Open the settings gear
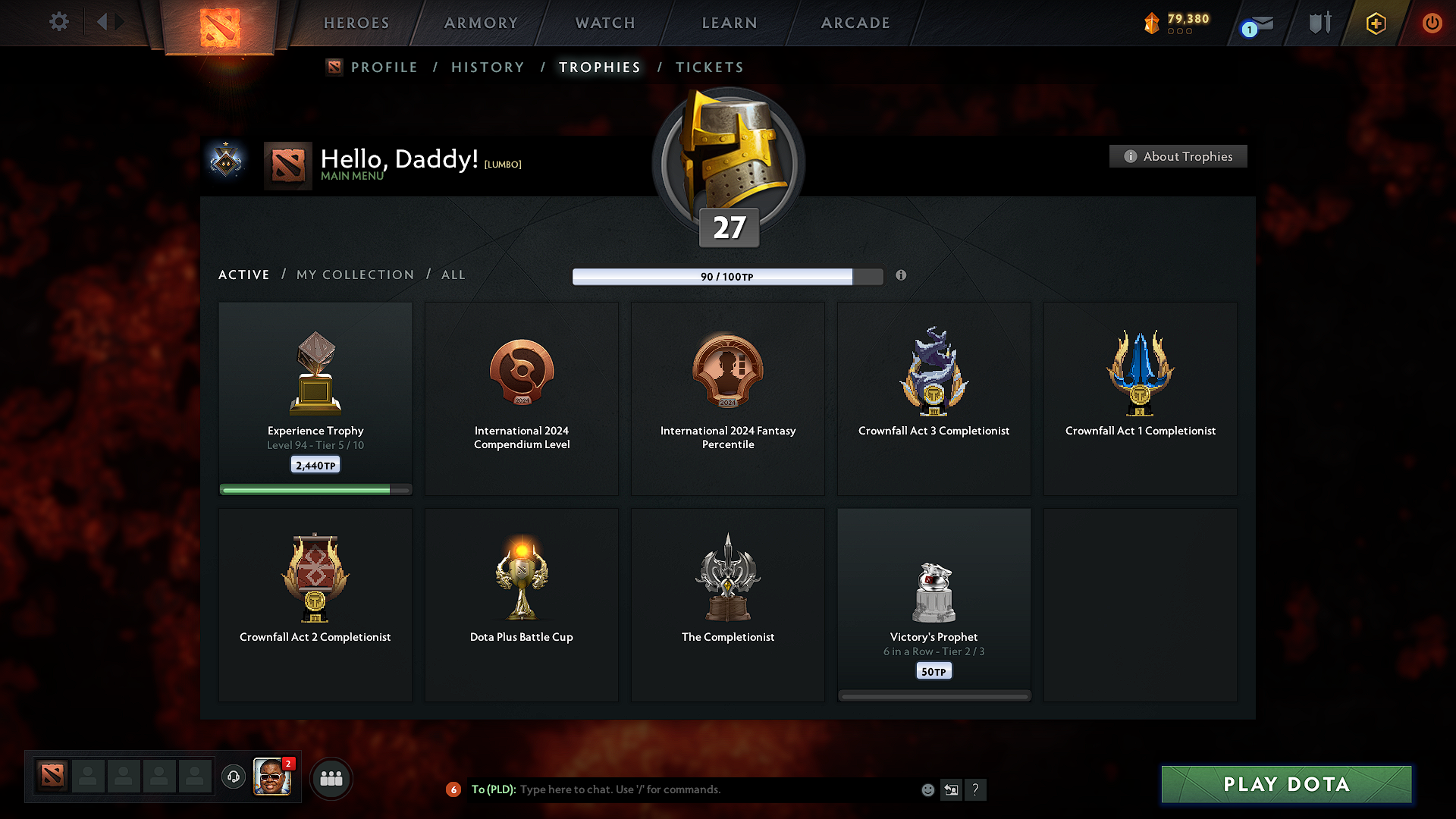1456x819 pixels. (x=58, y=22)
